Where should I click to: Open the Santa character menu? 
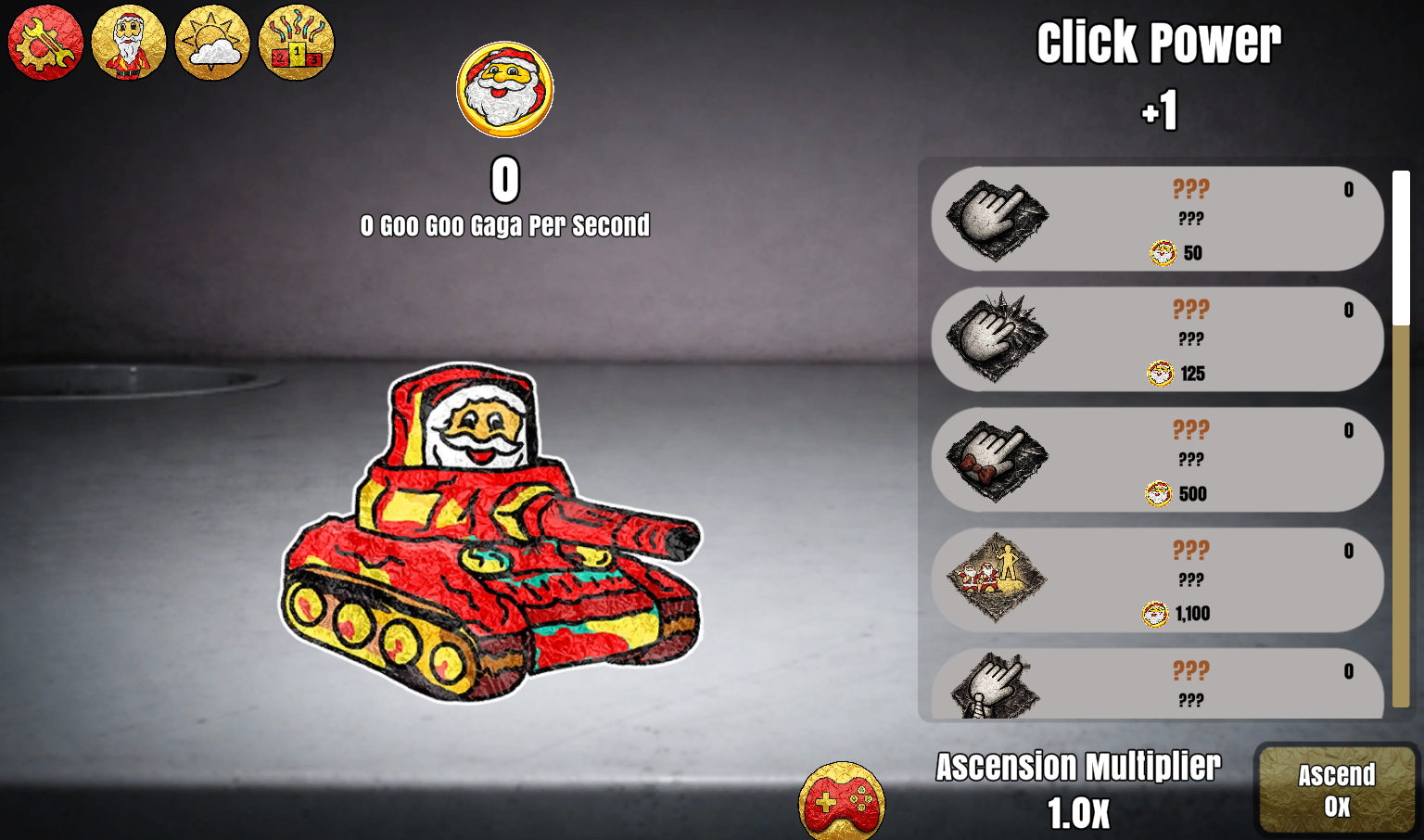tap(129, 42)
